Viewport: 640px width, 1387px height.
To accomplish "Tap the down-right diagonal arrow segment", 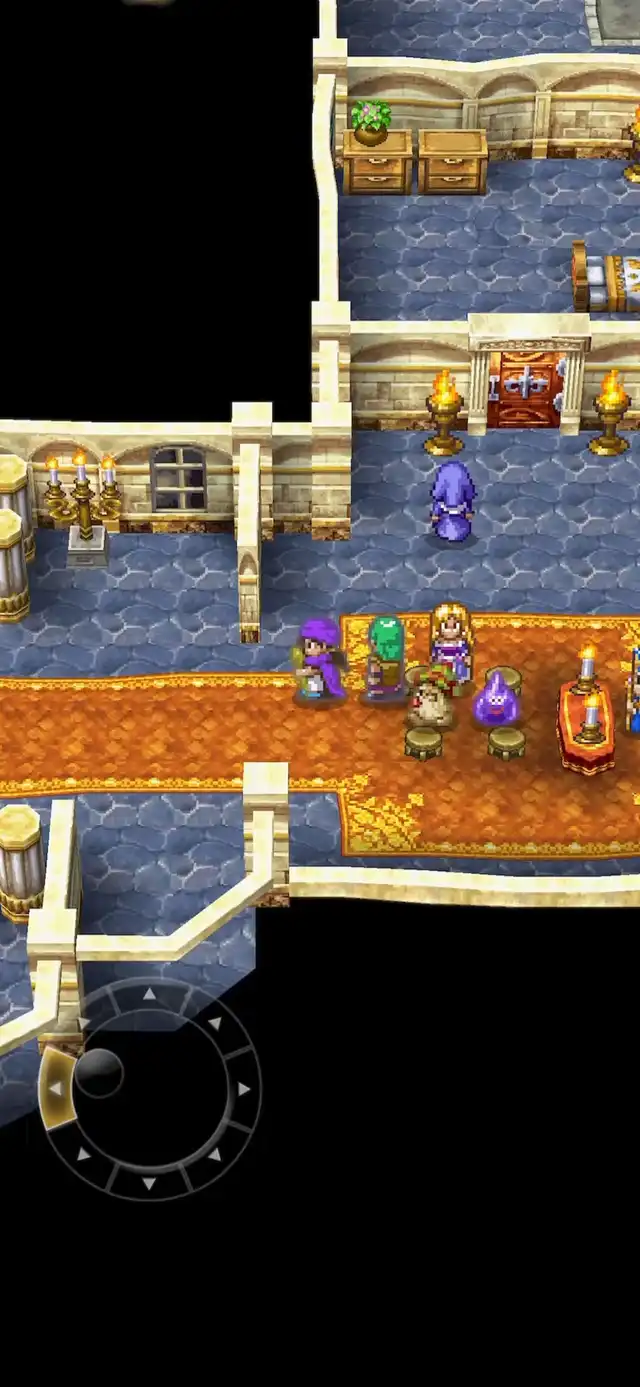I will click(x=214, y=1154).
